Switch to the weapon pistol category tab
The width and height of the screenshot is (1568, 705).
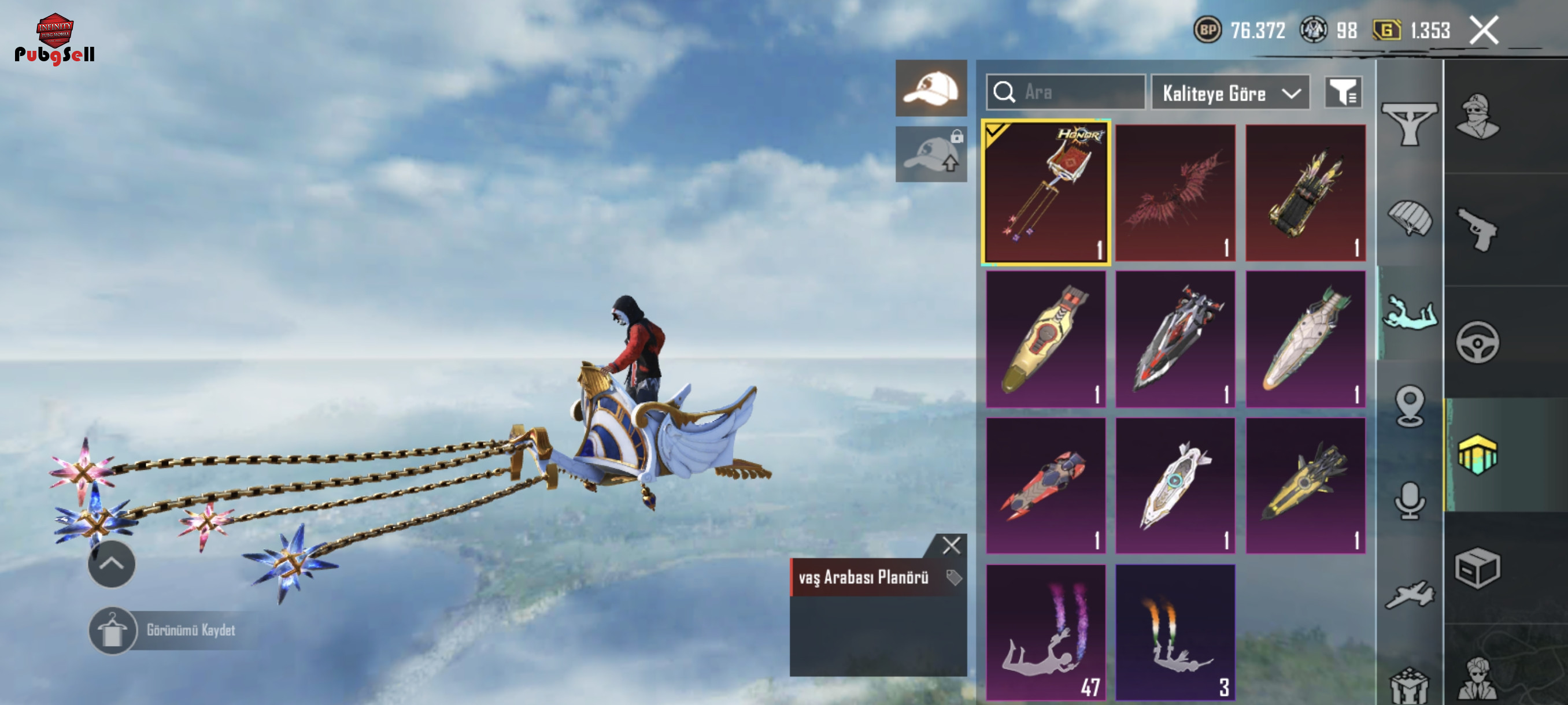[x=1477, y=229]
